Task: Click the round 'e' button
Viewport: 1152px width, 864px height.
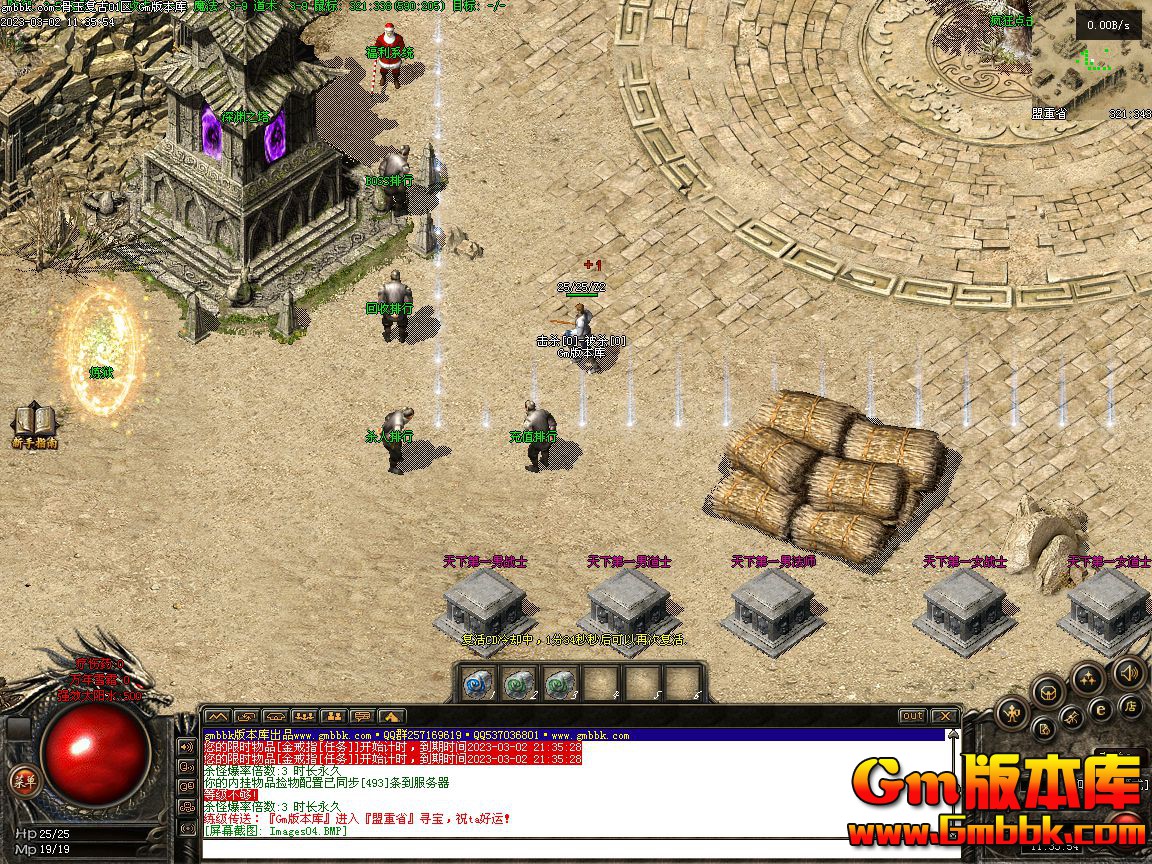Action: (1101, 709)
